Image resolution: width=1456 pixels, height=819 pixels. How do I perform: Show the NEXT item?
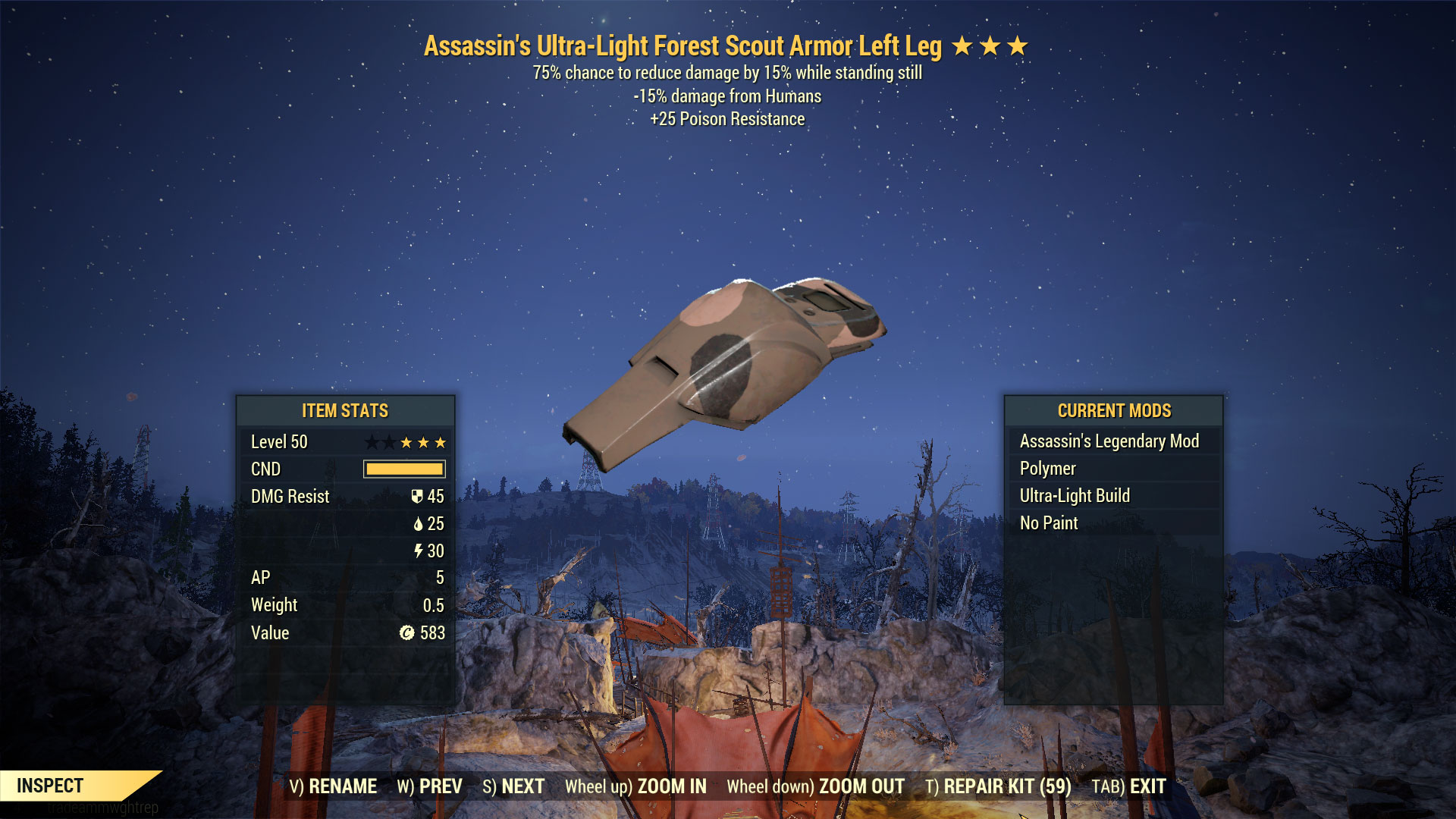click(513, 786)
